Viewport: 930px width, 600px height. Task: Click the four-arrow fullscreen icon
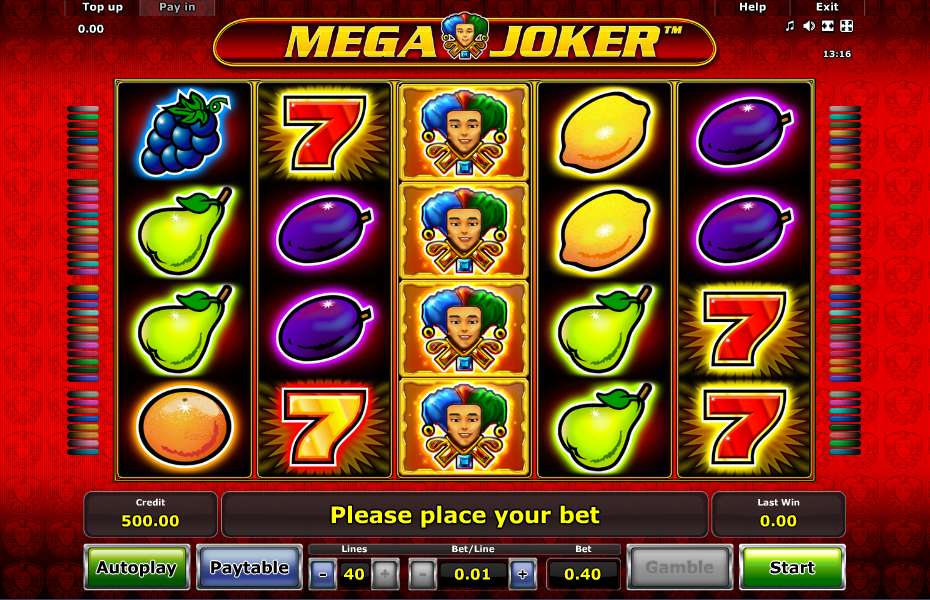pos(845,26)
